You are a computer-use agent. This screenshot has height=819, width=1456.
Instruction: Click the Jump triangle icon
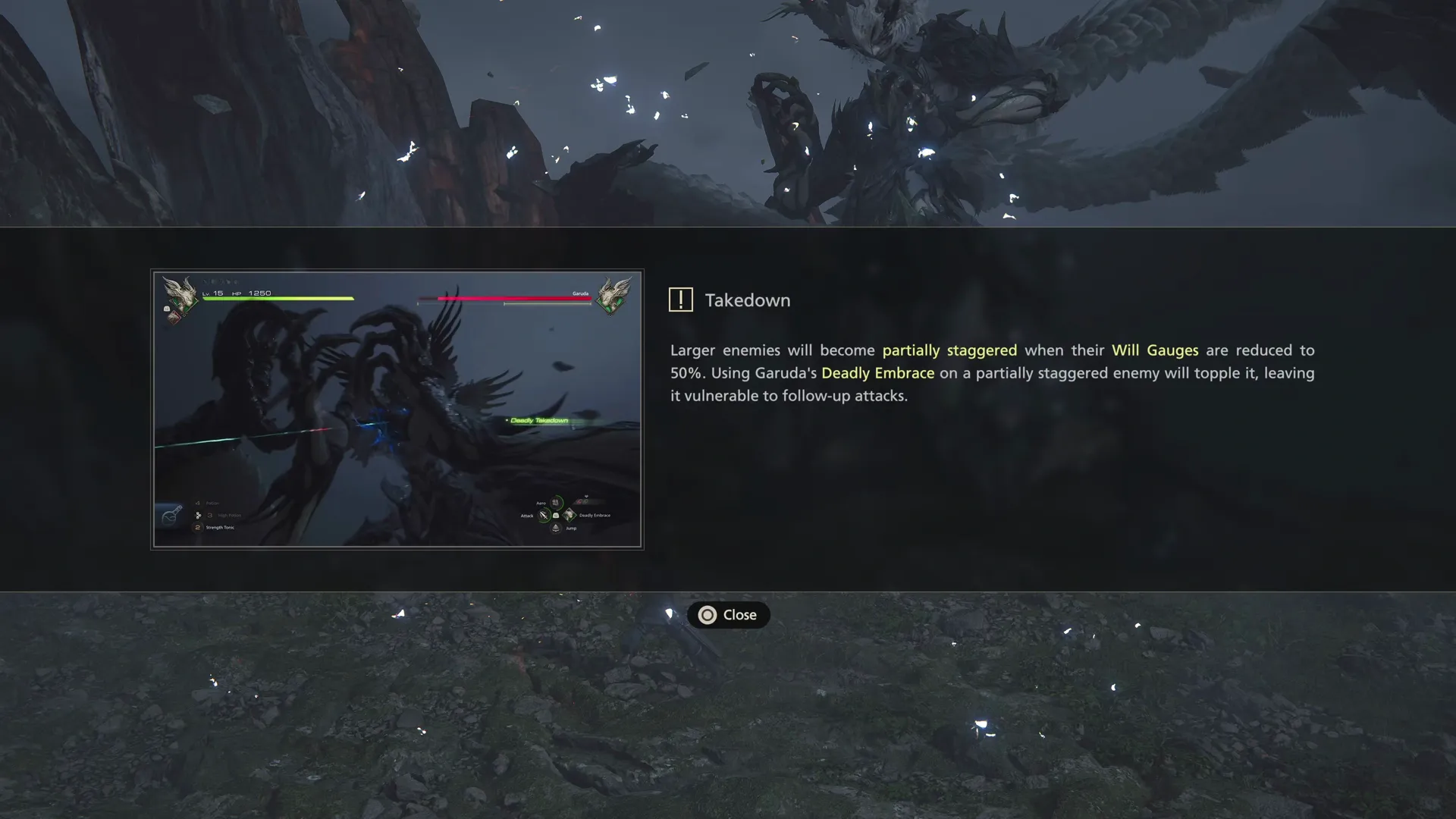[555, 529]
